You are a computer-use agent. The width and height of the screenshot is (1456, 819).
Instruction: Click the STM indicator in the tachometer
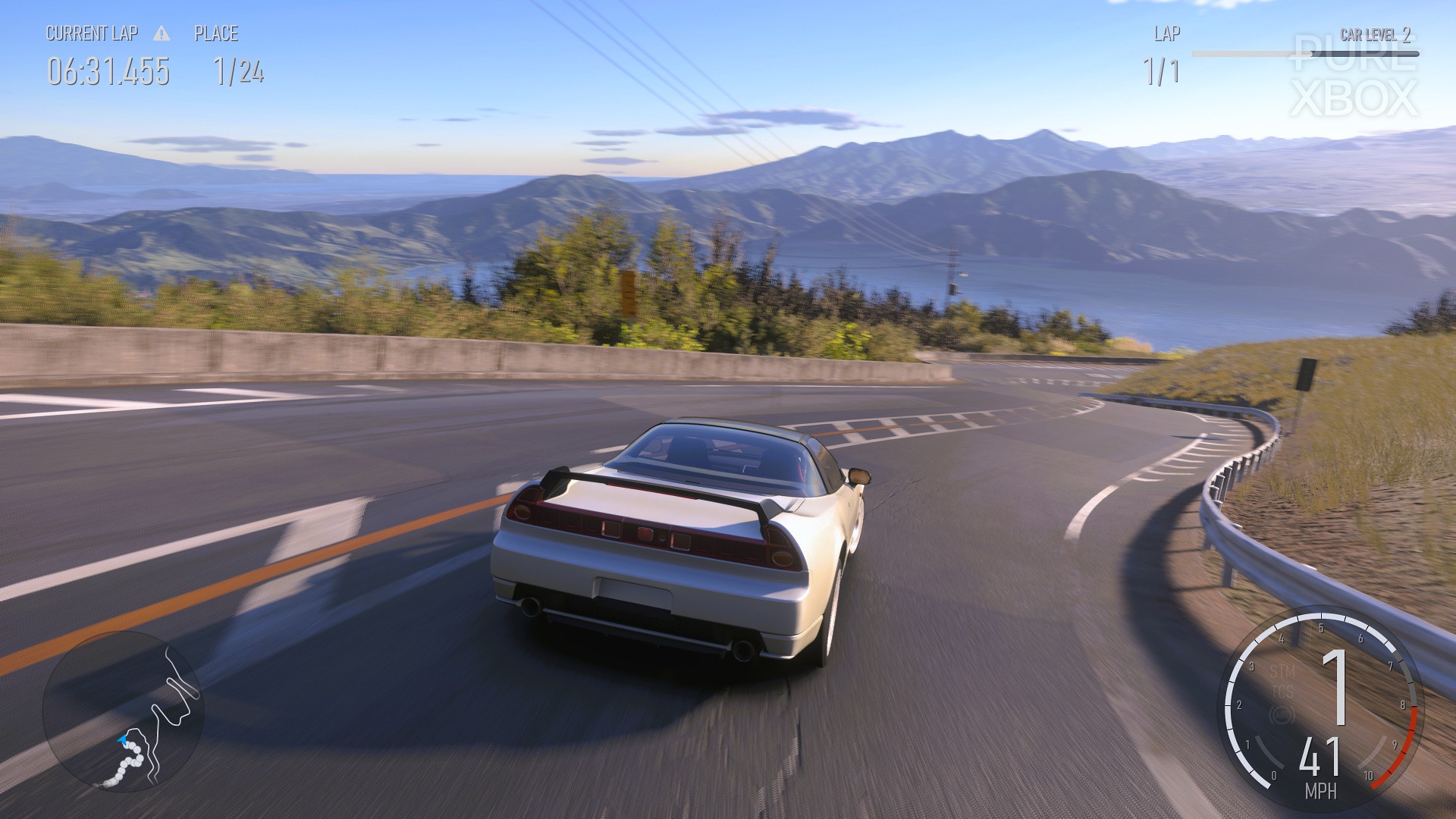point(1282,671)
